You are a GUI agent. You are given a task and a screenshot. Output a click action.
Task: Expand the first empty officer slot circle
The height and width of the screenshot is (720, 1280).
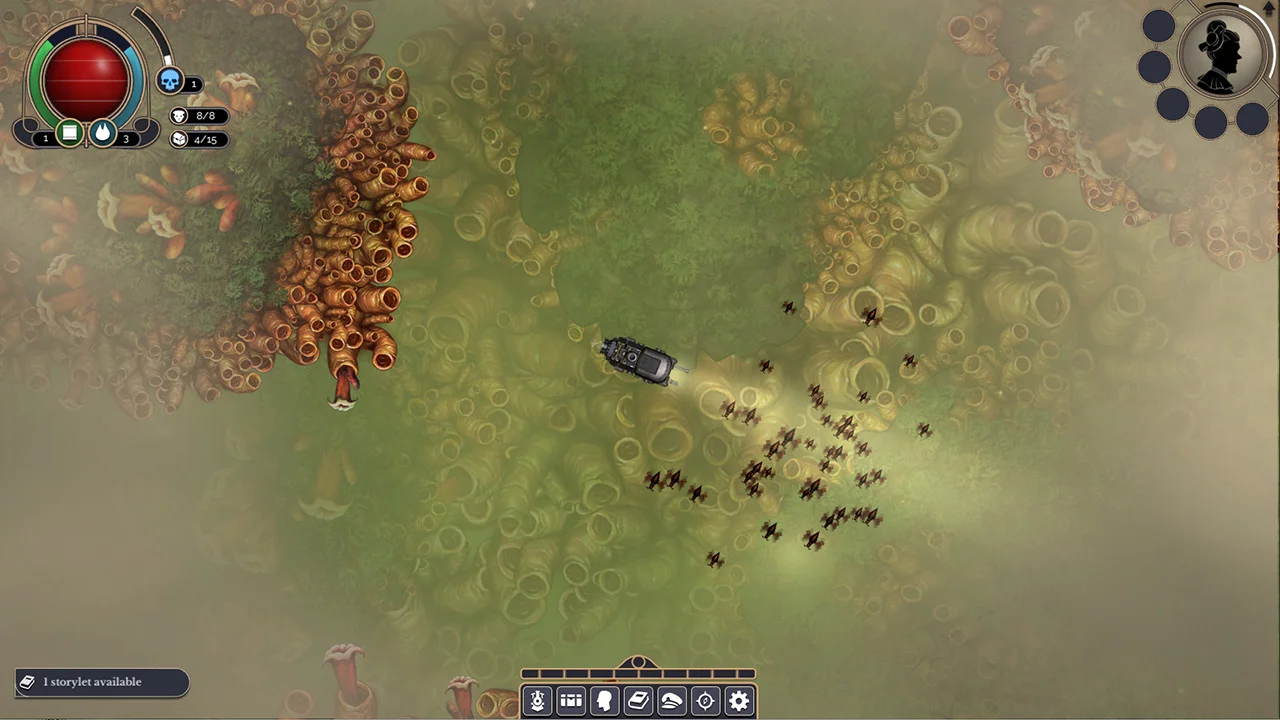click(1156, 25)
